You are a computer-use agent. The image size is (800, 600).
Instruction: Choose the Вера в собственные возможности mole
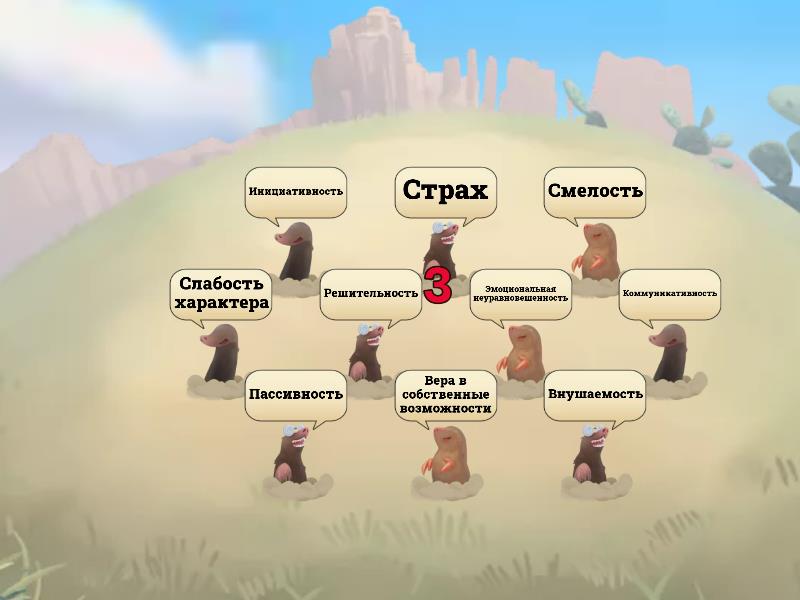(445, 456)
